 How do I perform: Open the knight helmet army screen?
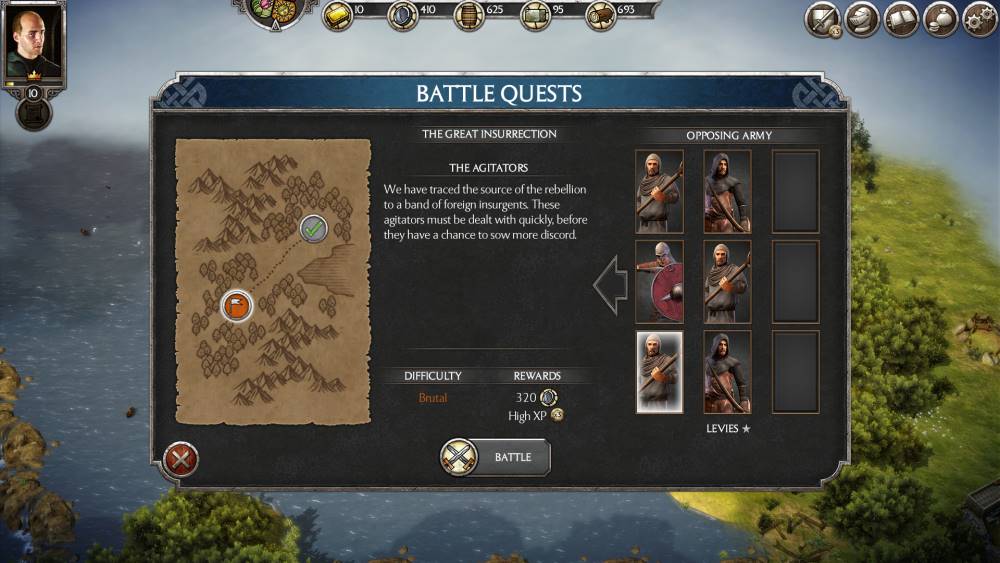click(862, 19)
